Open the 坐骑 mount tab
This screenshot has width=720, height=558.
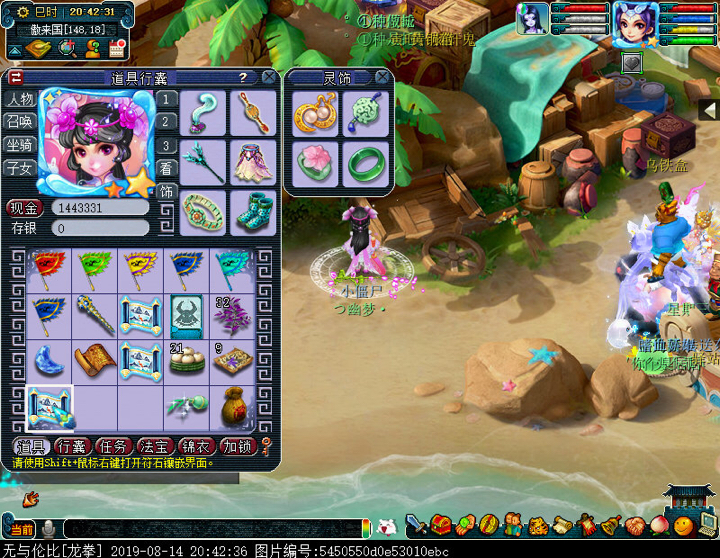click(x=20, y=145)
